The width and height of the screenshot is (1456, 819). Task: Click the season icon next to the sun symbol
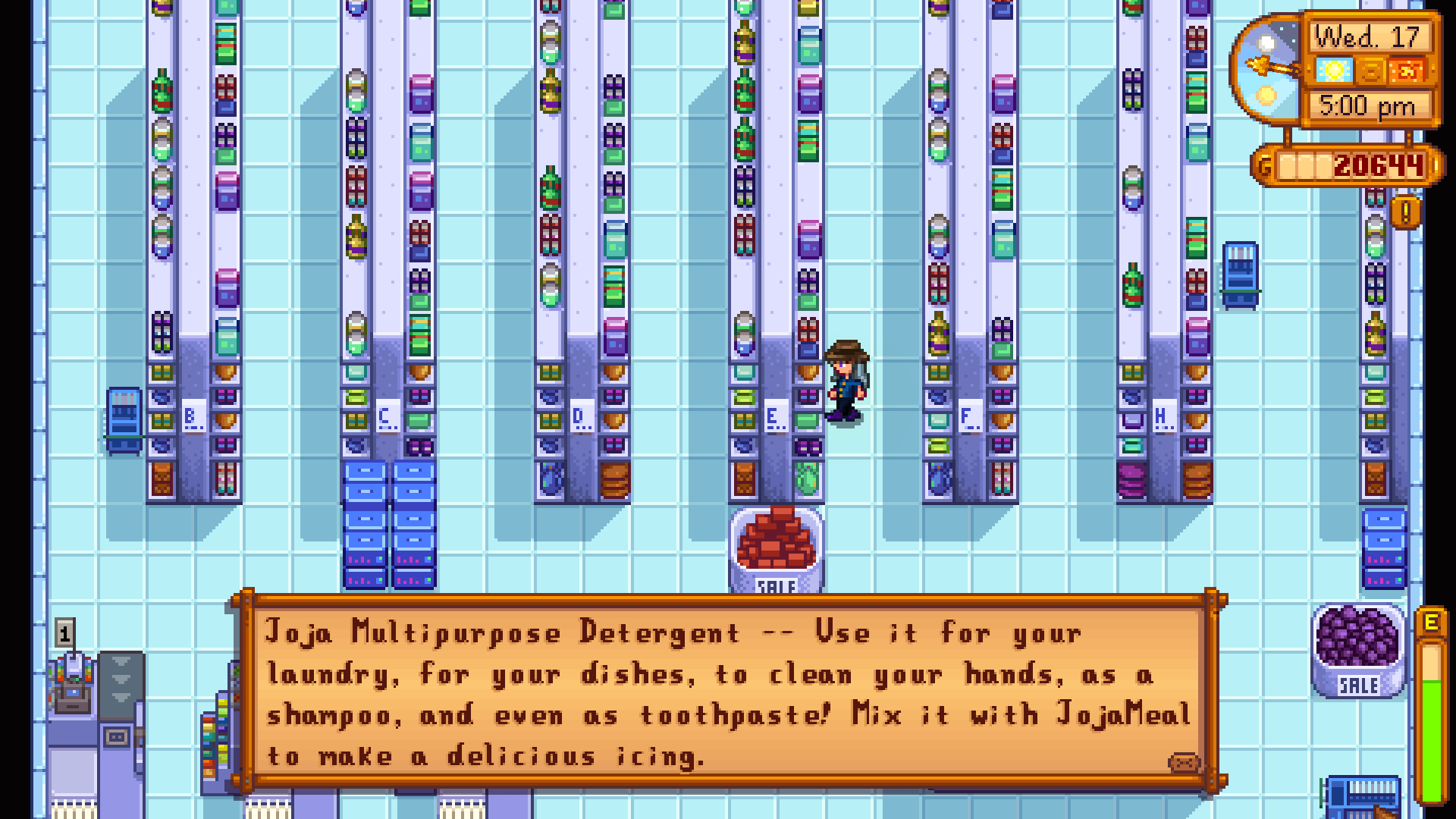[1371, 71]
